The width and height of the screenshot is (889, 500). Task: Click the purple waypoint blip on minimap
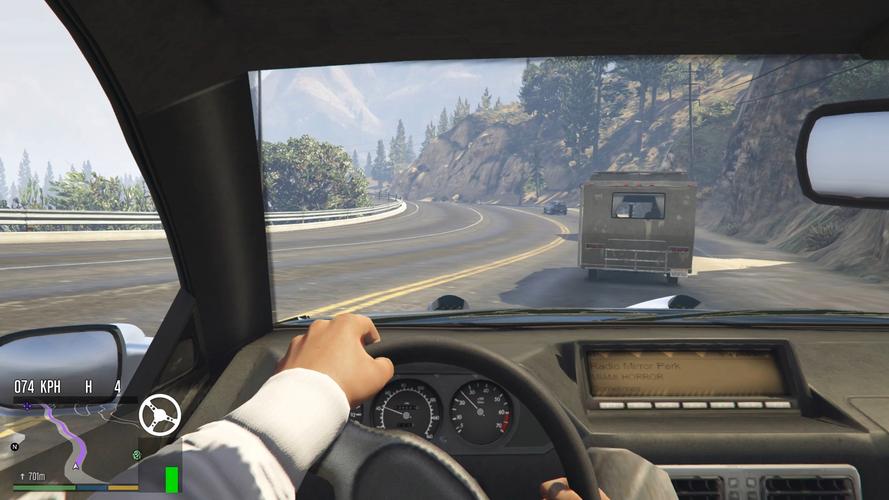[26, 407]
